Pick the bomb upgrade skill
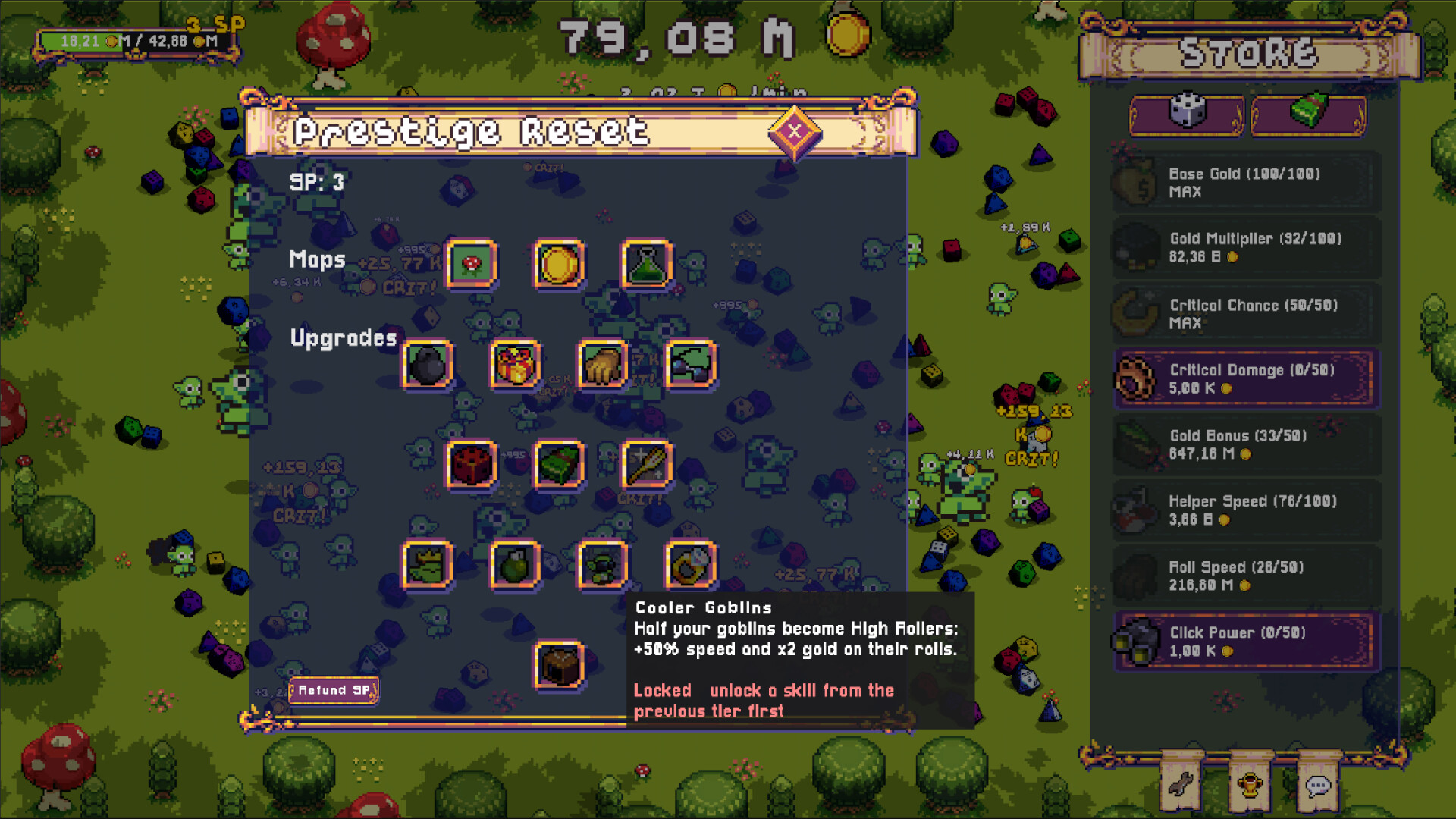 [x=427, y=365]
